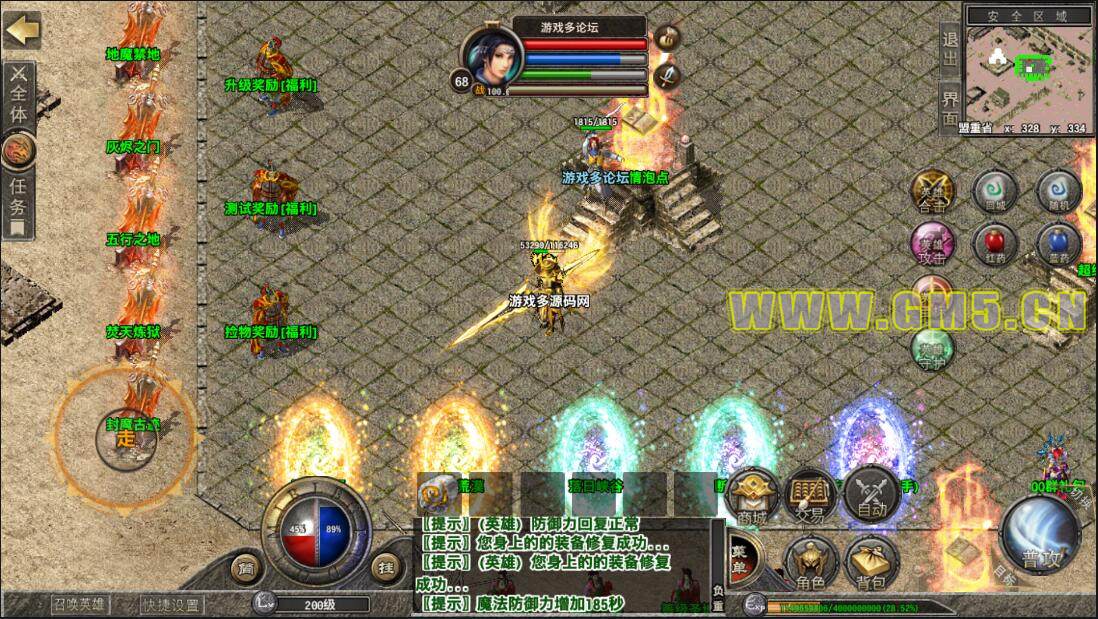Viewport: 1098px width, 619px height.
Task: Click the 召唤英雄 summon hero button
Action: coord(81,604)
